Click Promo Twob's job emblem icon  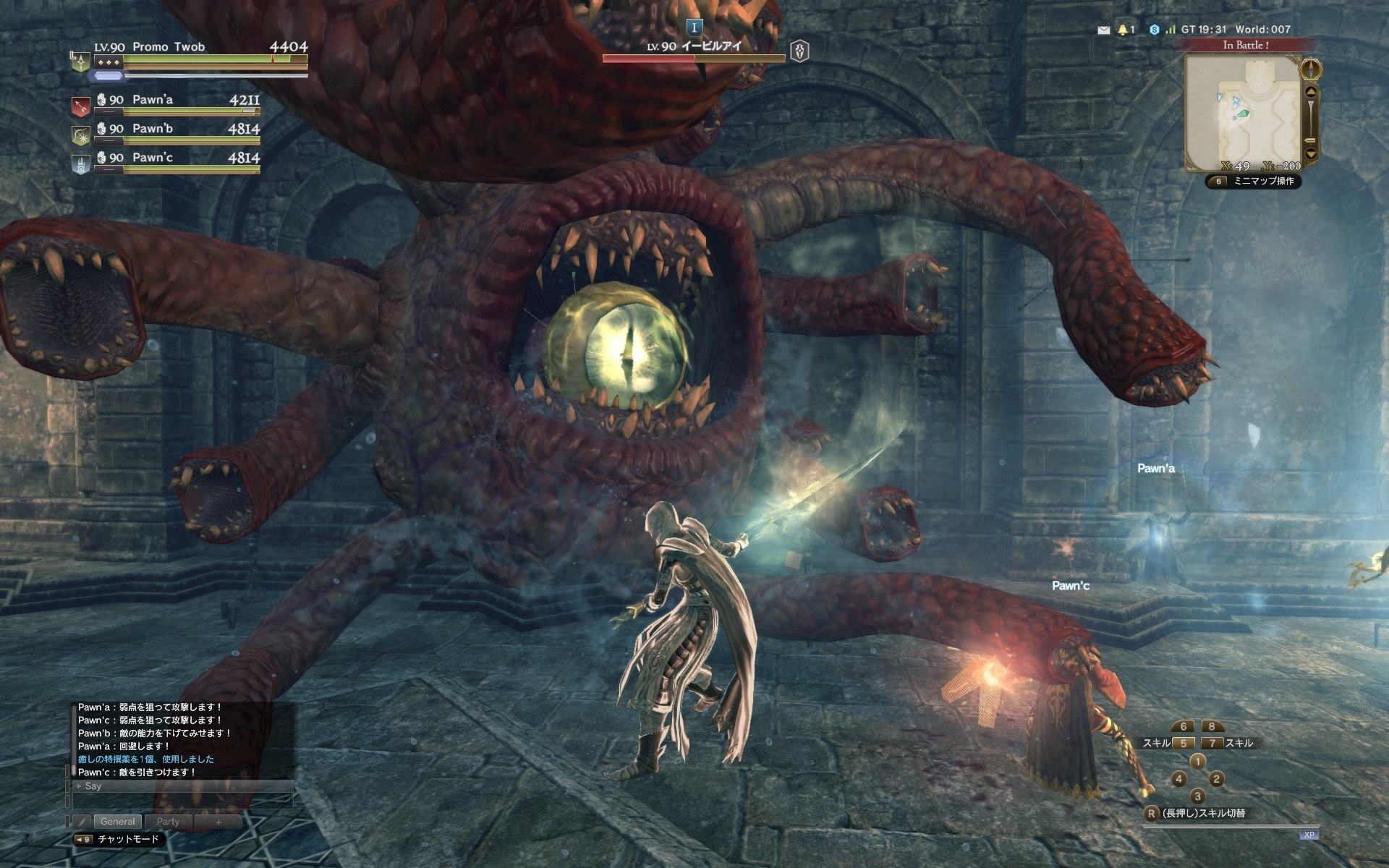79,61
